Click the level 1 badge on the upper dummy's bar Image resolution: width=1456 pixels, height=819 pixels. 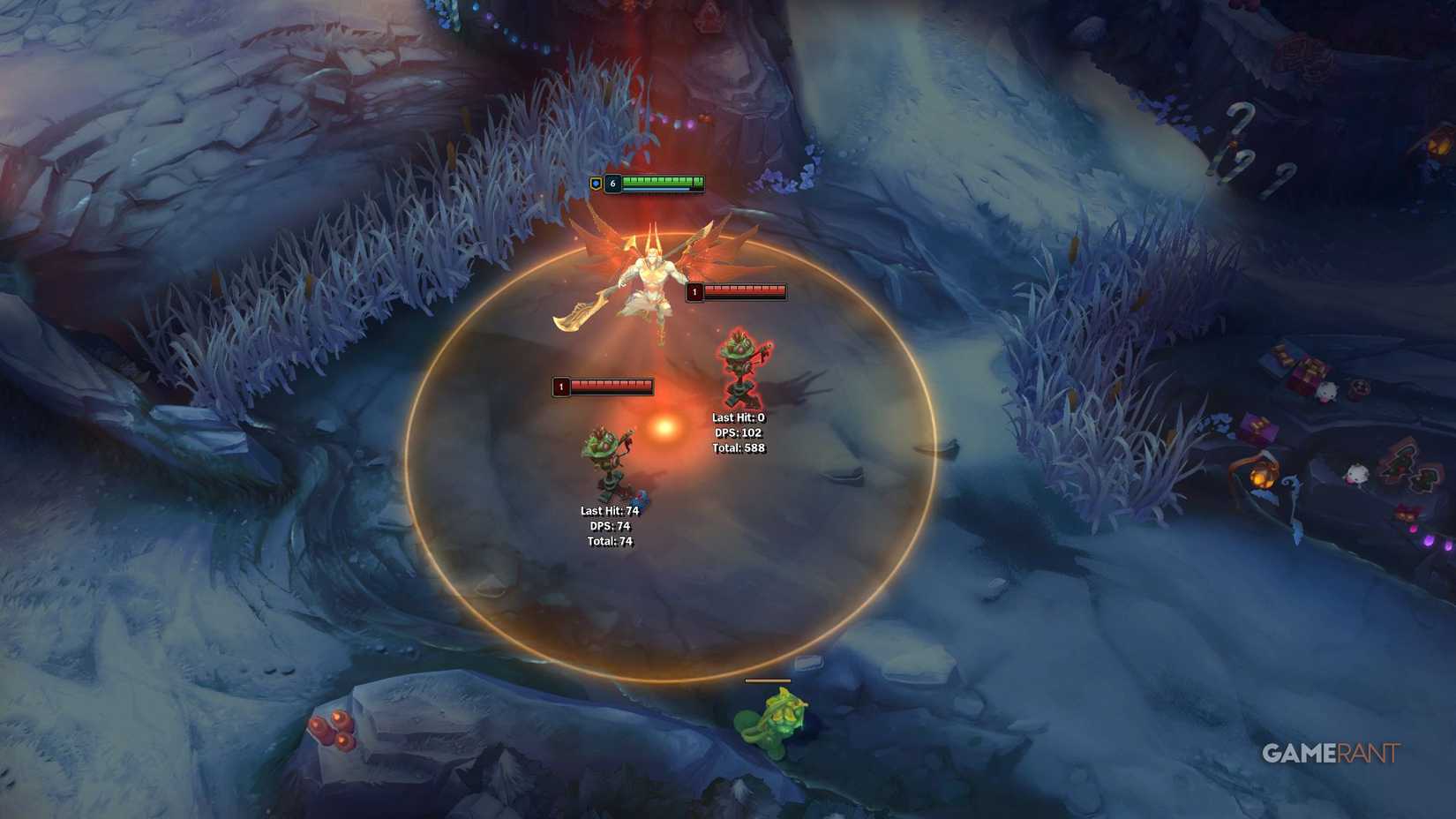pos(696,290)
